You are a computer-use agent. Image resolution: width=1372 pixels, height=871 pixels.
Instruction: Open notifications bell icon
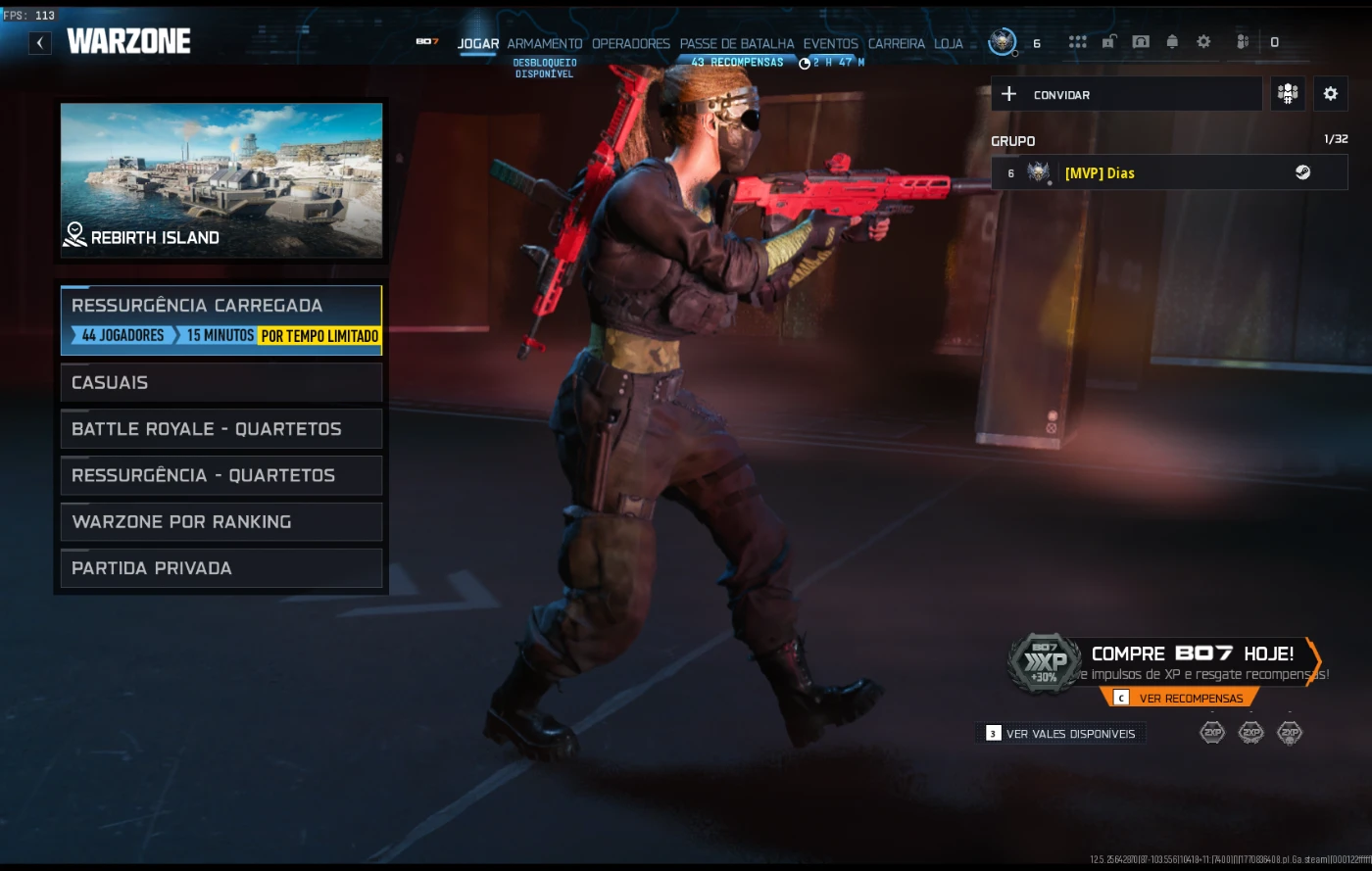point(1172,42)
